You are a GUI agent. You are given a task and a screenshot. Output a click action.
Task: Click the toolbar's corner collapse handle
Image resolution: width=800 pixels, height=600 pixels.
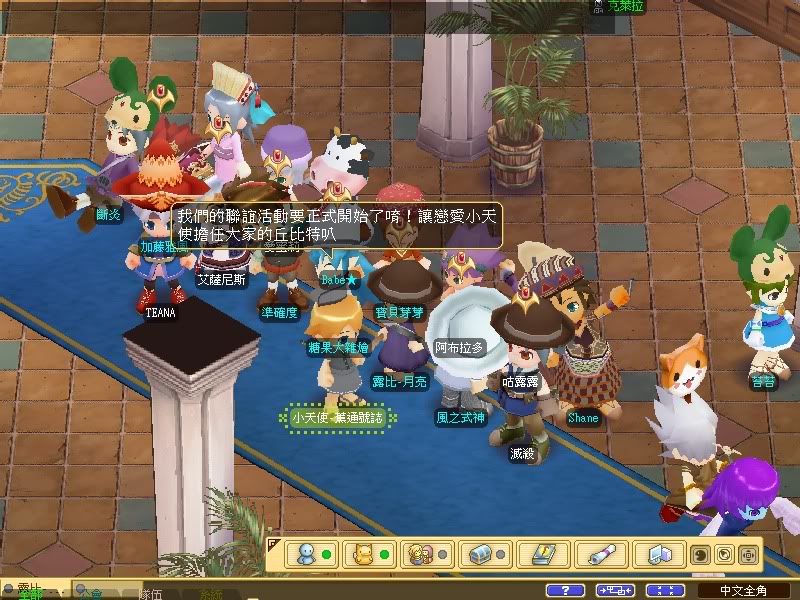pos(272,543)
